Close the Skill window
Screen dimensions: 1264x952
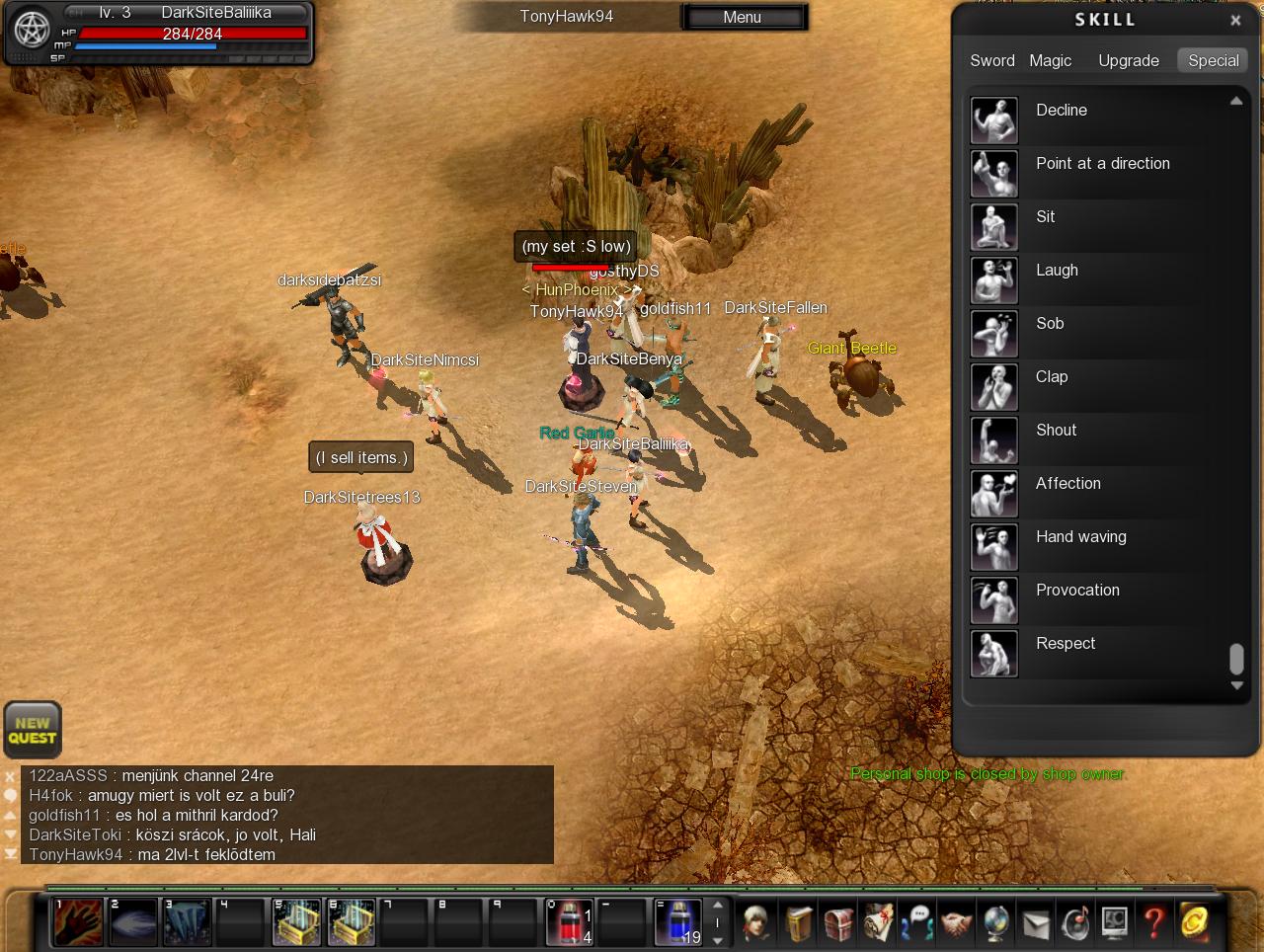[x=1235, y=20]
